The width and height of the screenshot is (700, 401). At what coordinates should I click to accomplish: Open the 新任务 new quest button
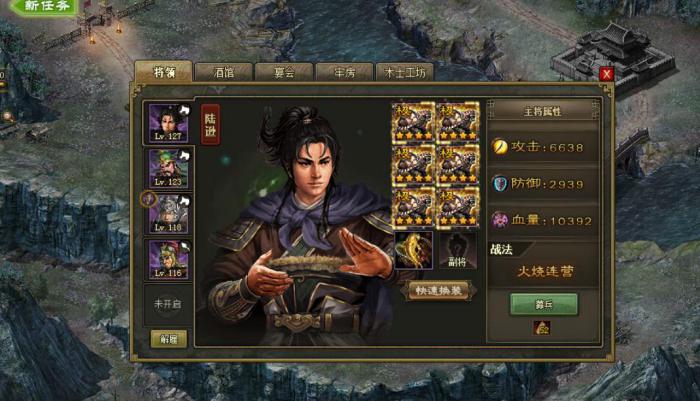pyautogui.click(x=45, y=6)
